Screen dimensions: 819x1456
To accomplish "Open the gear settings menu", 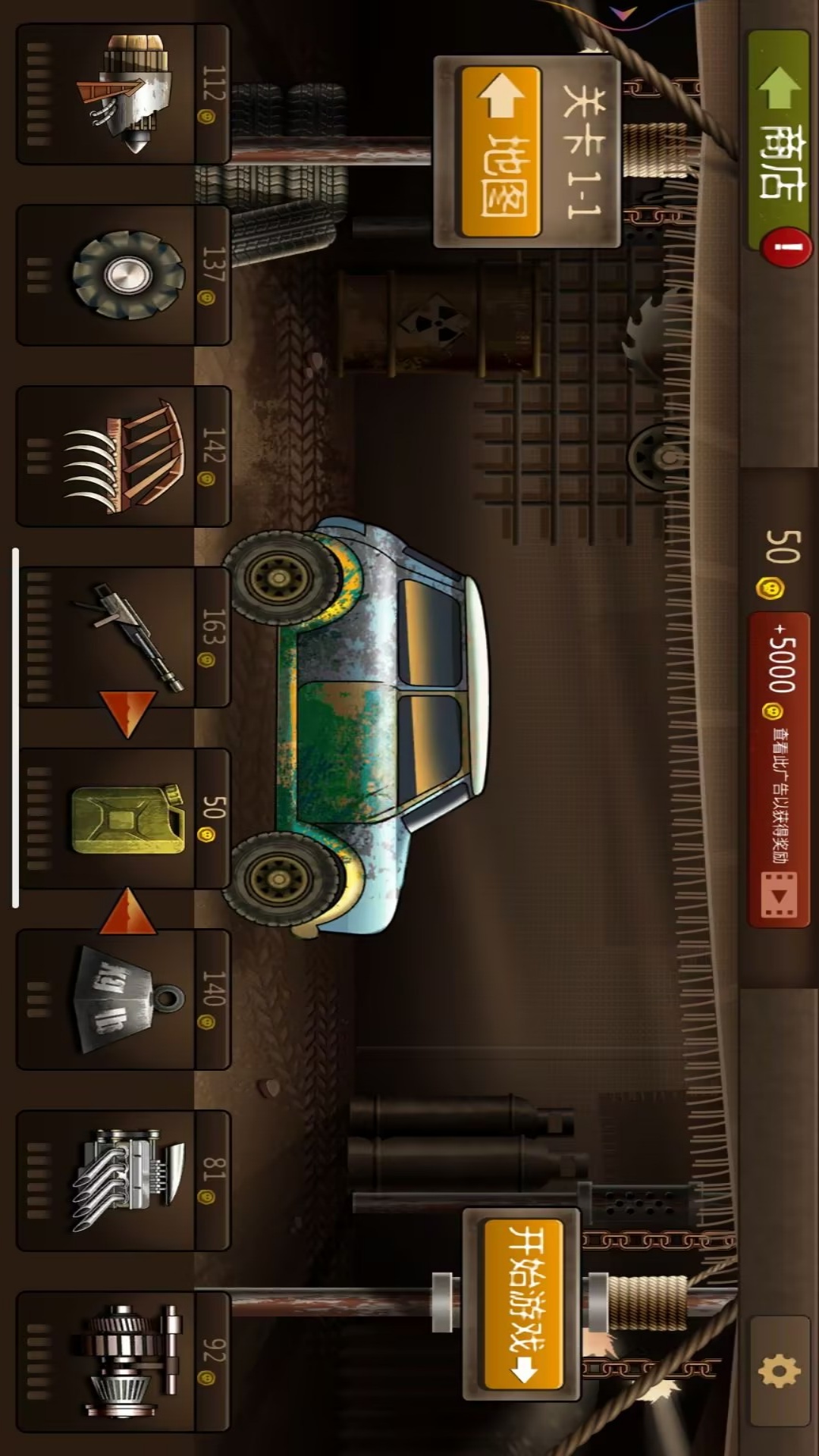I will click(779, 1371).
